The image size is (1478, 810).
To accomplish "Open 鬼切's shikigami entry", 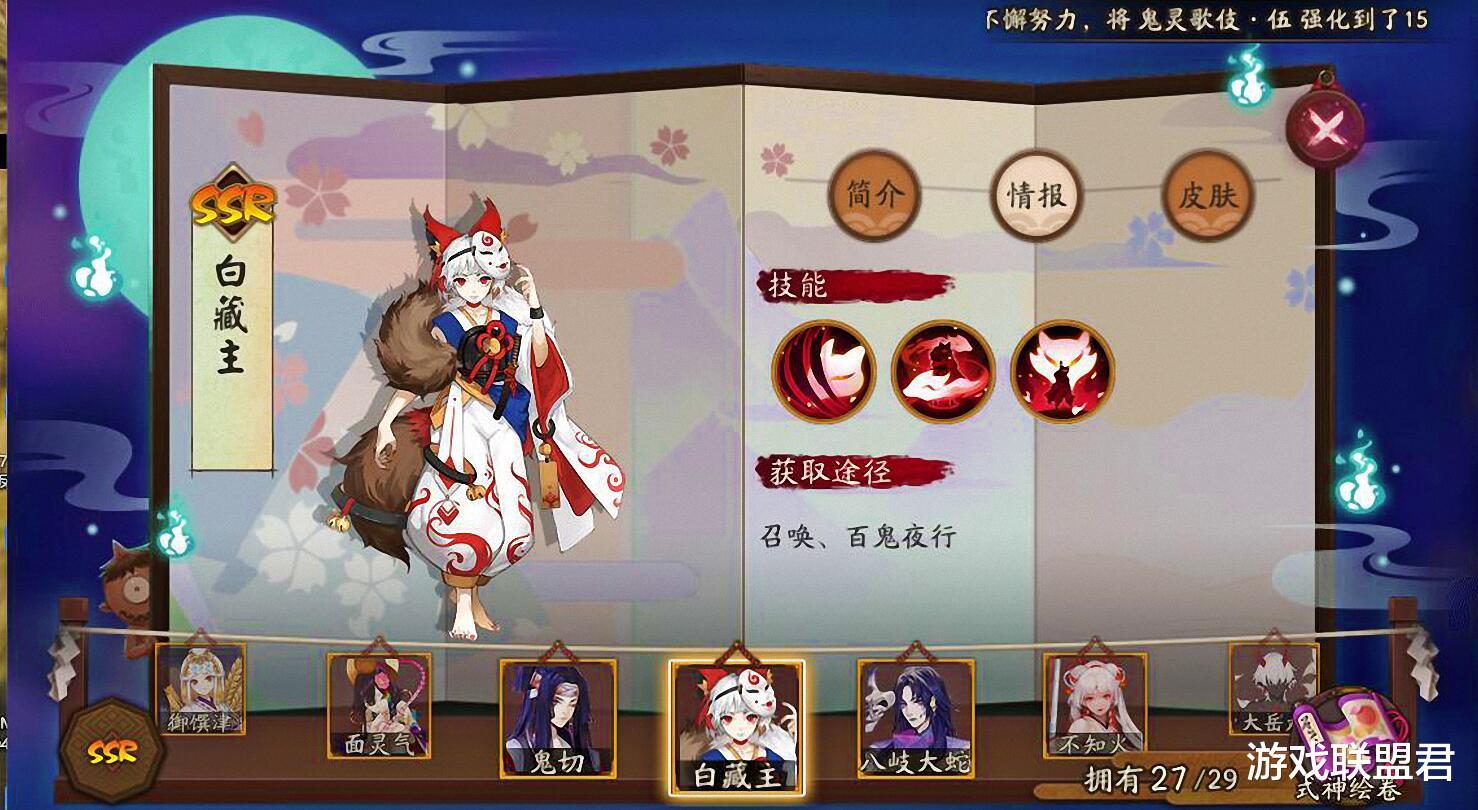I will tap(557, 720).
